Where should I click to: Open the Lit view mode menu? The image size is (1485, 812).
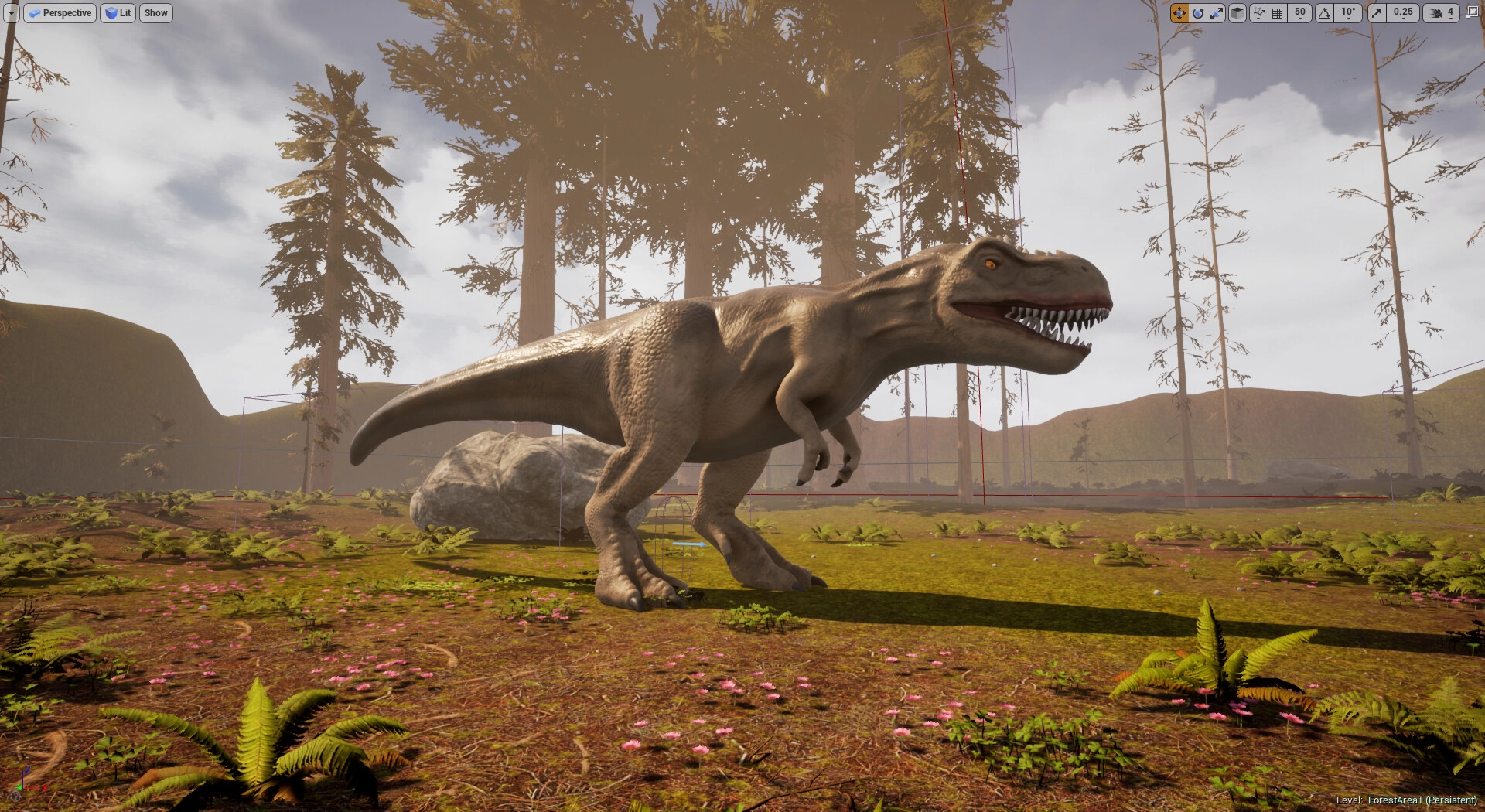(118, 13)
